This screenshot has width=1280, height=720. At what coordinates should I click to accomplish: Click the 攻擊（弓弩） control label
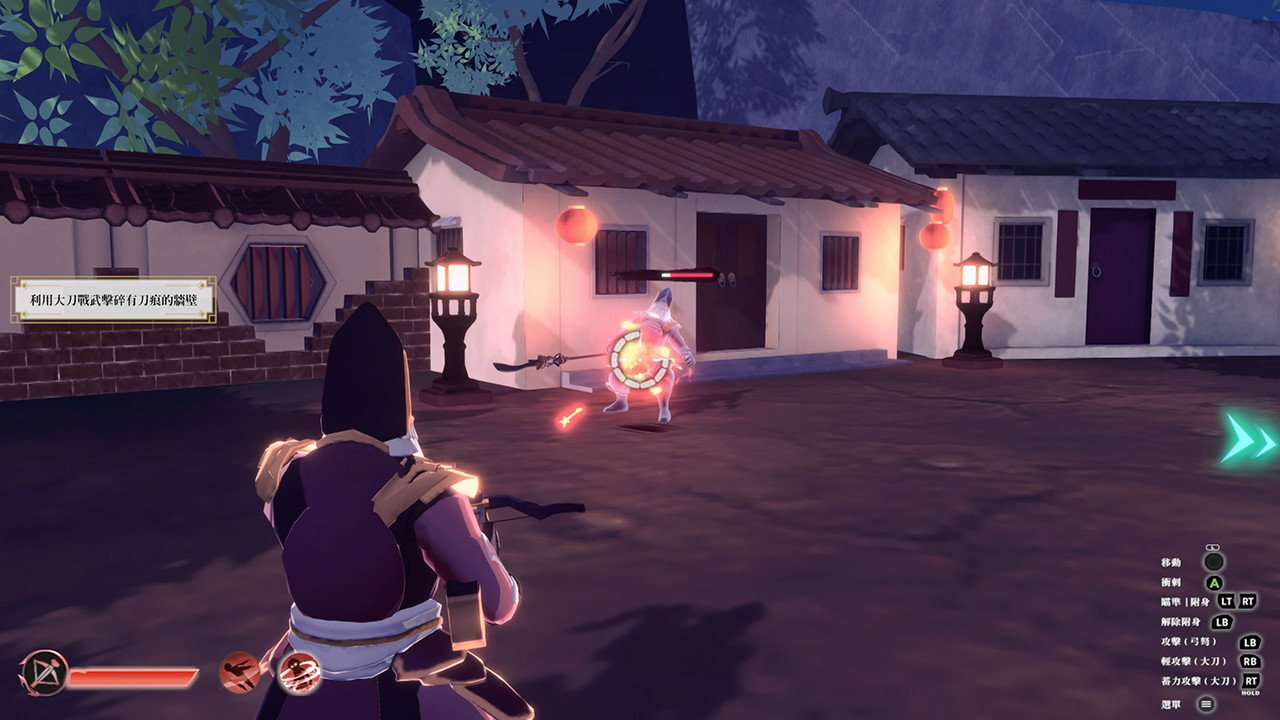(1189, 642)
